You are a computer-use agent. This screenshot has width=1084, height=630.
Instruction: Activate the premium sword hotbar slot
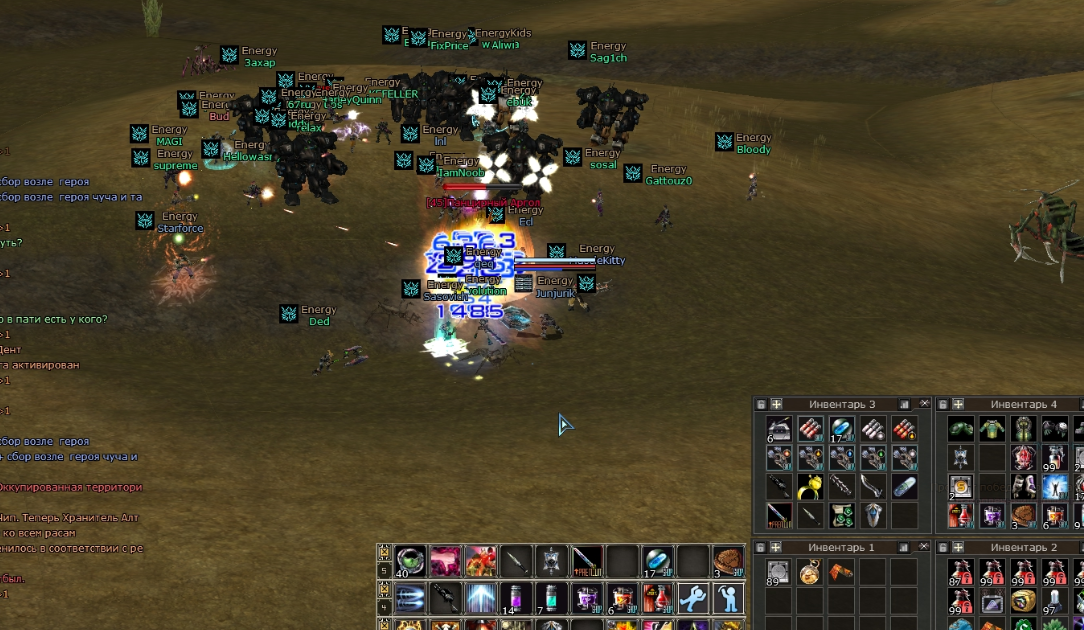tap(587, 561)
